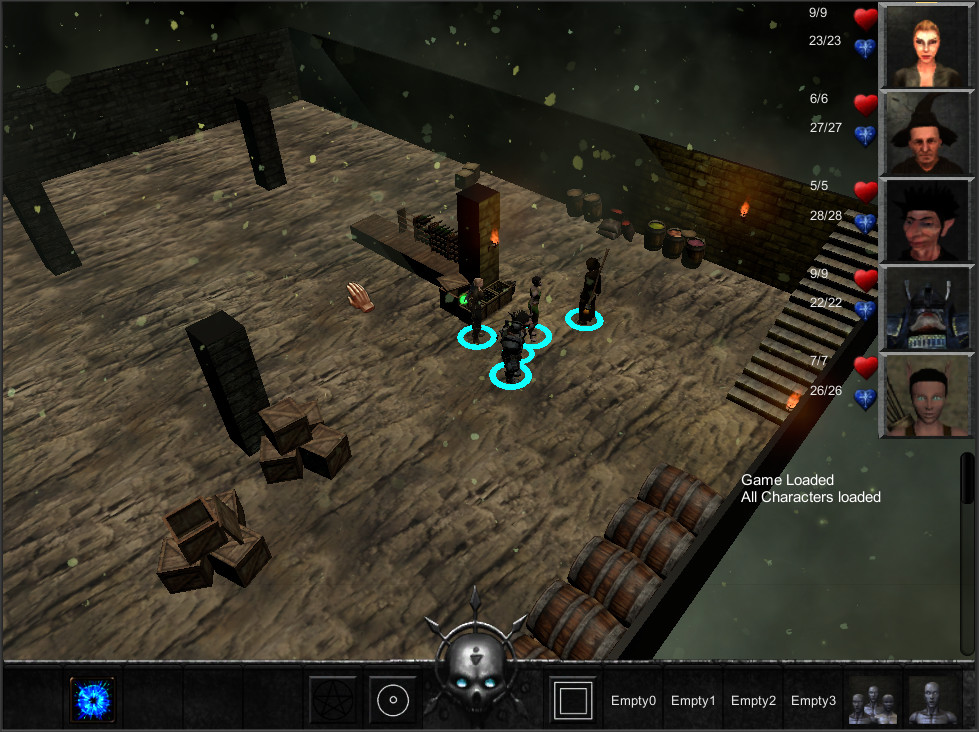The height and width of the screenshot is (732, 979).
Task: Click the pentagram button
Action: tap(333, 700)
